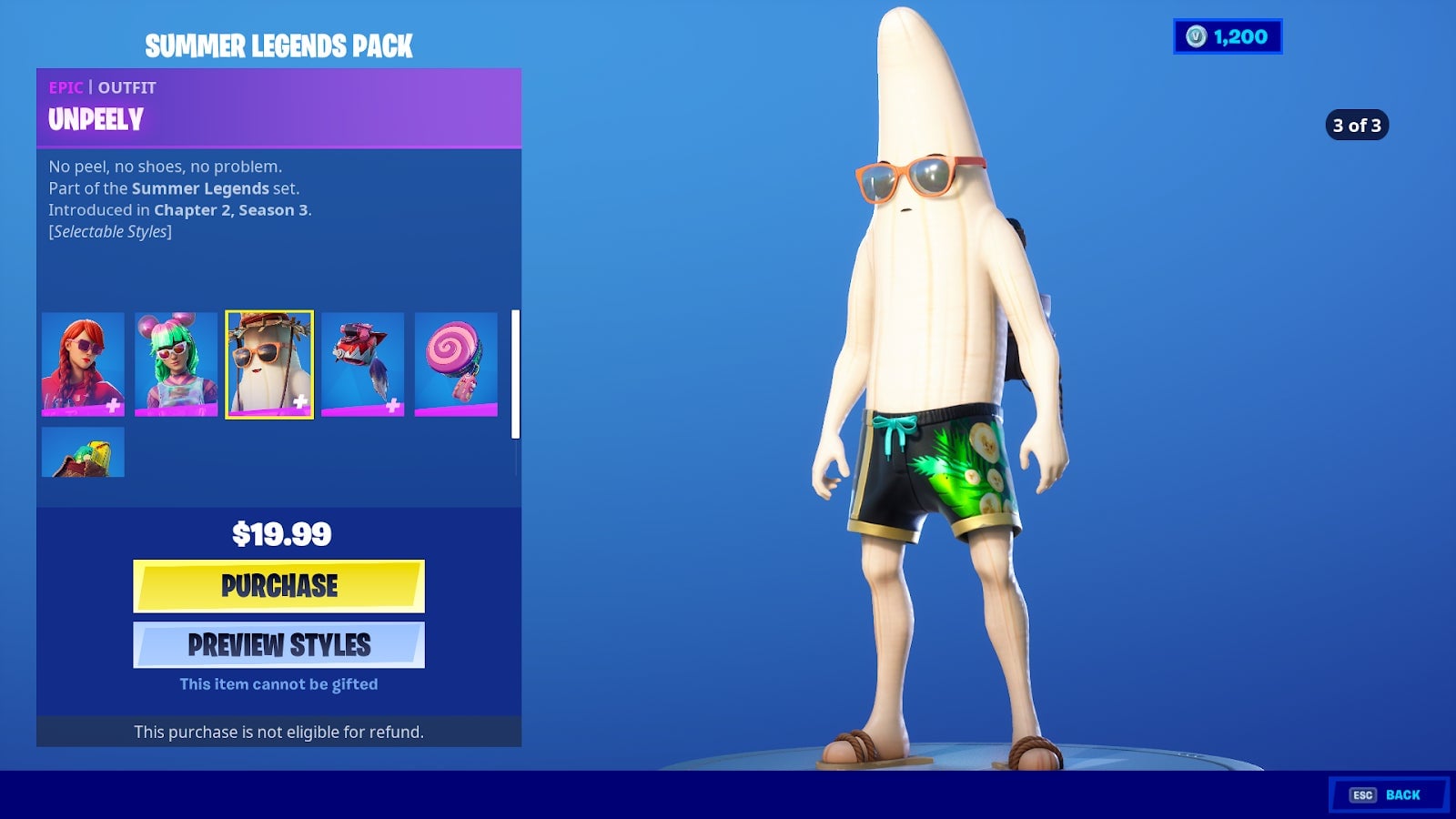Click the Purchase button

pyautogui.click(x=278, y=586)
